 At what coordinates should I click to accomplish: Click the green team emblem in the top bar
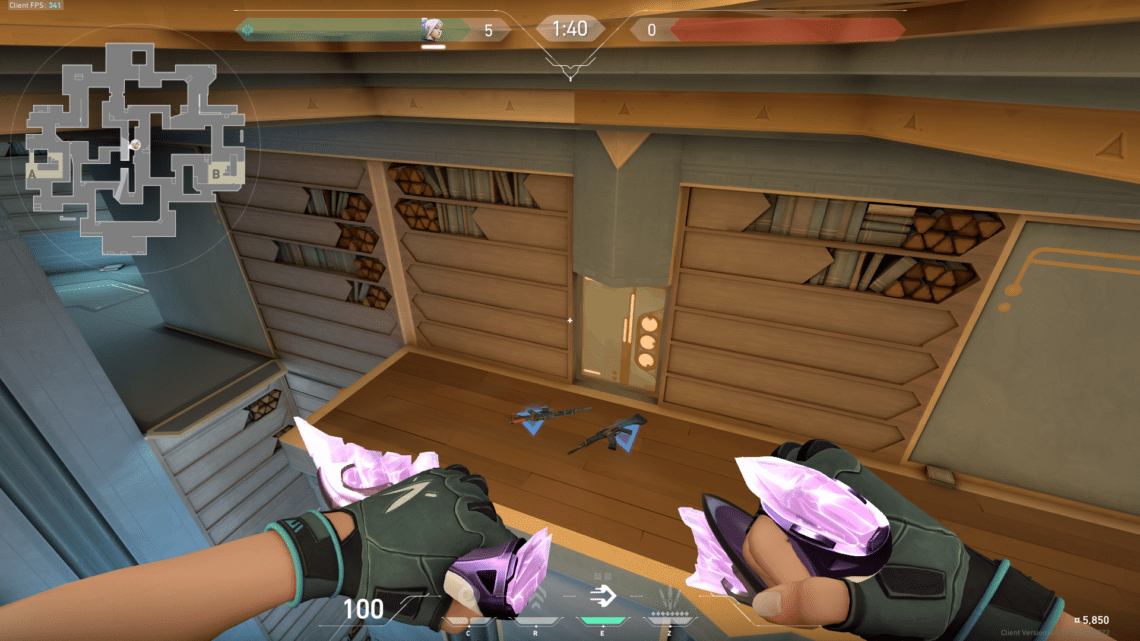(x=248, y=30)
